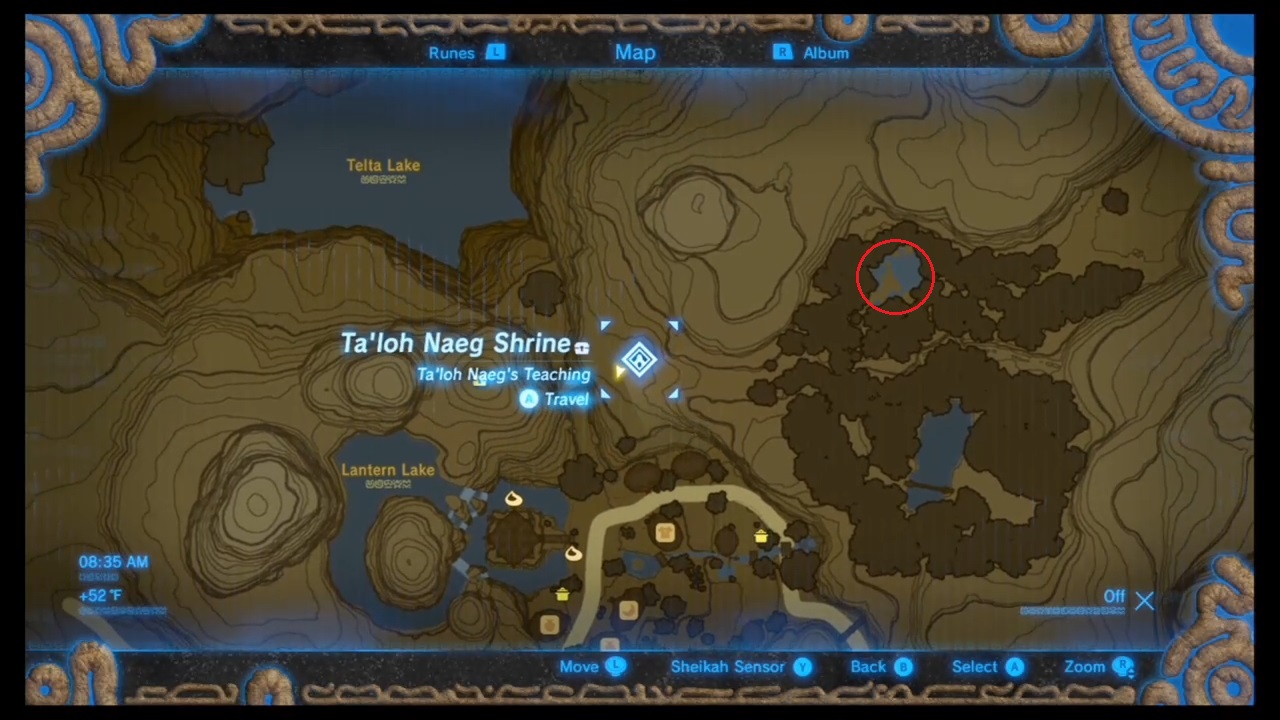Click the Map title header
Viewport: 1280px width, 720px height.
click(x=635, y=52)
